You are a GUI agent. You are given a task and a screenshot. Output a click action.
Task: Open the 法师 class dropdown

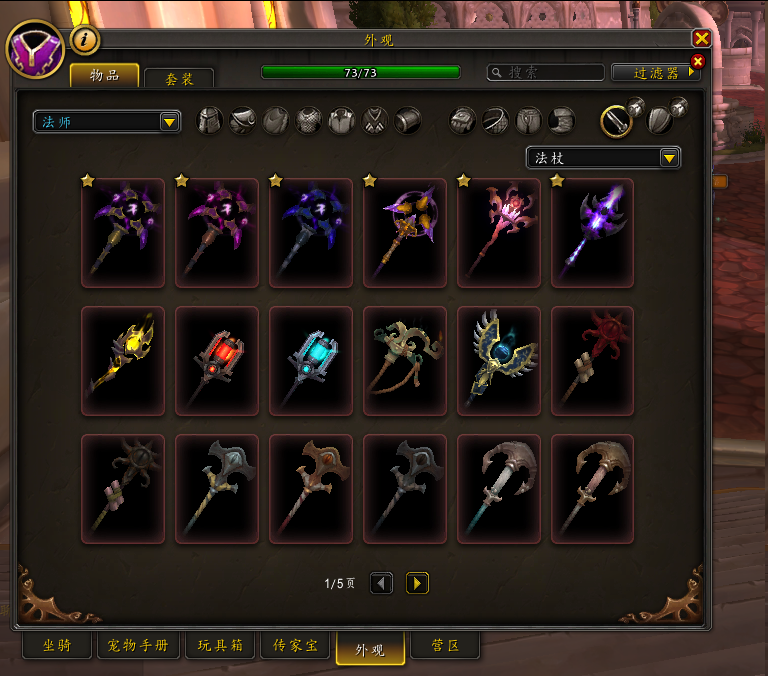click(x=106, y=122)
